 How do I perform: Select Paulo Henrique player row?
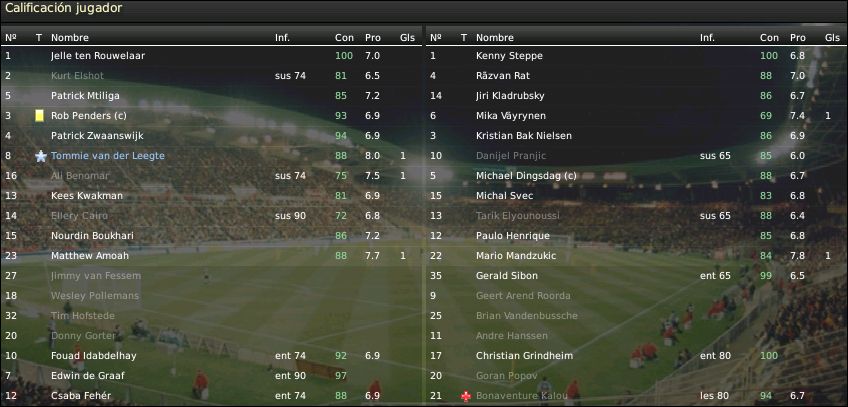(x=513, y=236)
